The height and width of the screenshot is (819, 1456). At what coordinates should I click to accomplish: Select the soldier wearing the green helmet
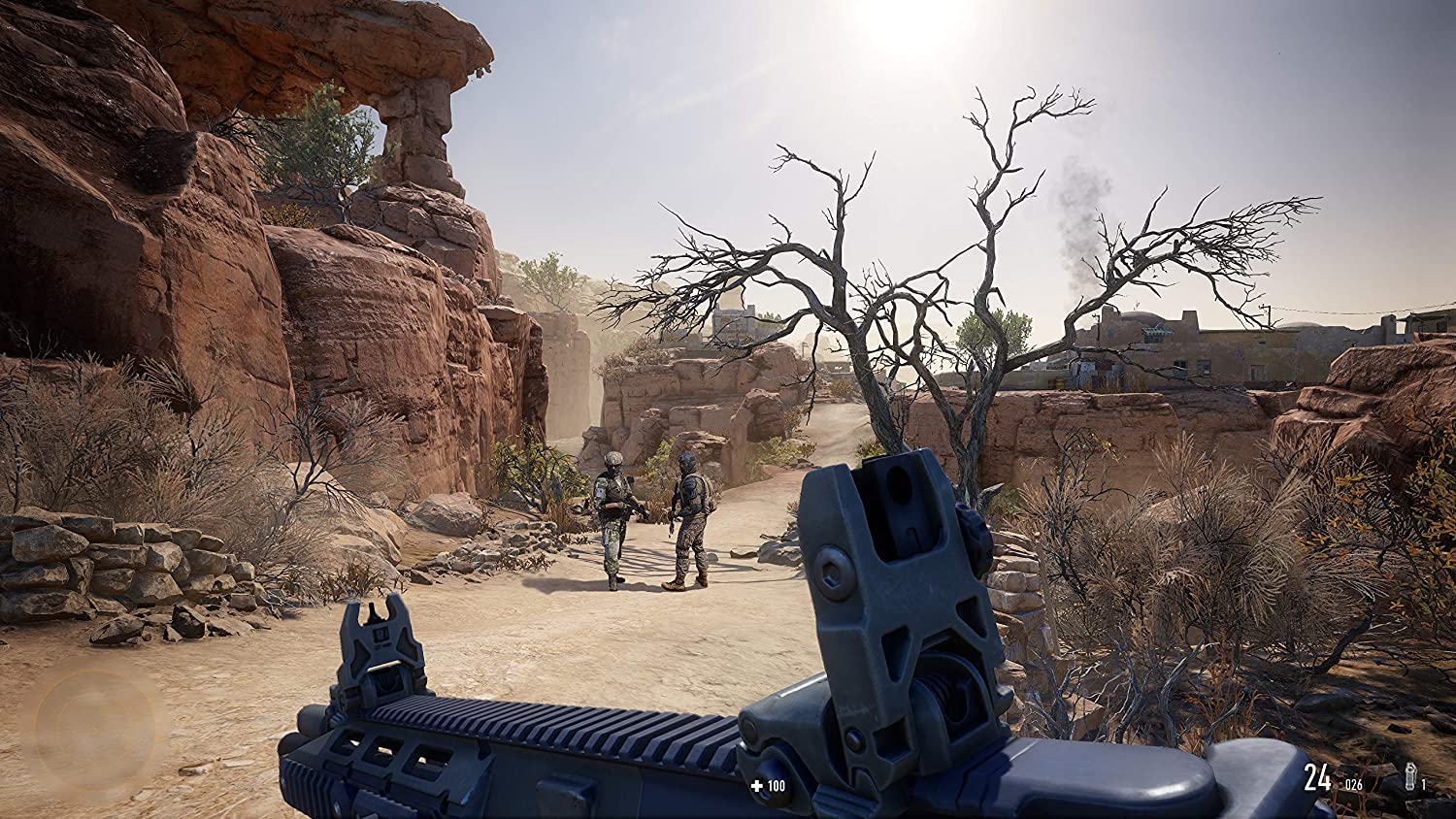point(612,514)
